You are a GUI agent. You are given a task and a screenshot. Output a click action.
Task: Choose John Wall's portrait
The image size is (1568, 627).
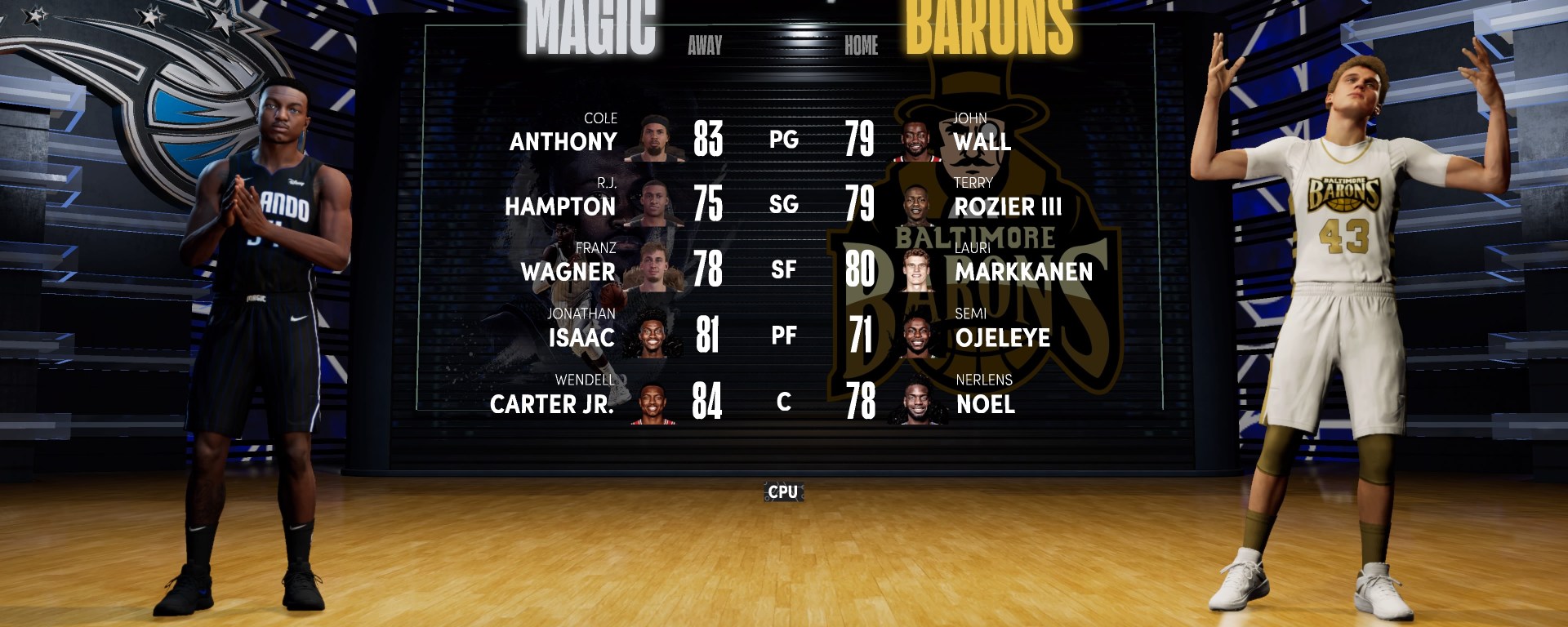pyautogui.click(x=918, y=140)
